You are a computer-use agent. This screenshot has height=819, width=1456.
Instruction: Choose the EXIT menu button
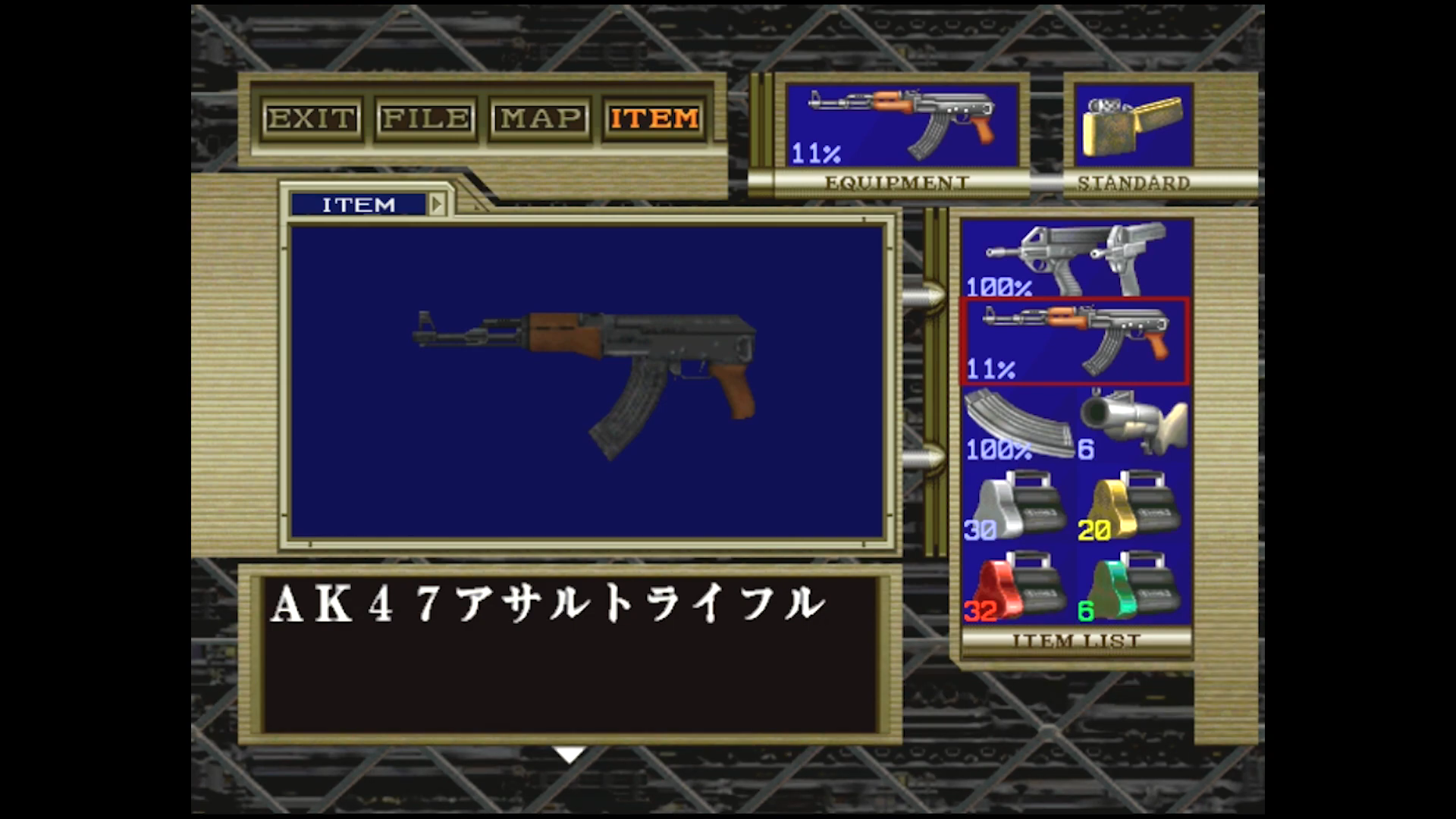pos(311,118)
